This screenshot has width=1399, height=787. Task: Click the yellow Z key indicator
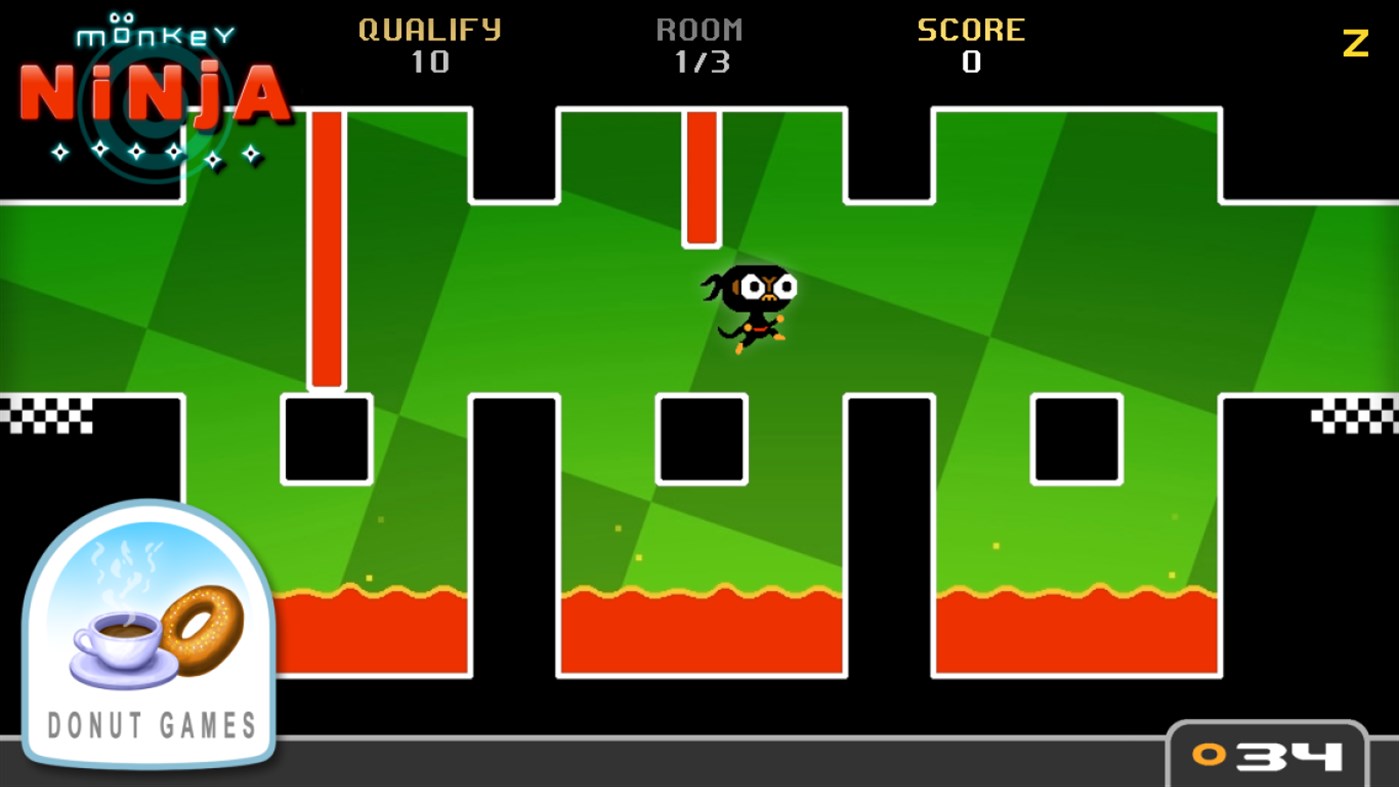[x=1356, y=42]
